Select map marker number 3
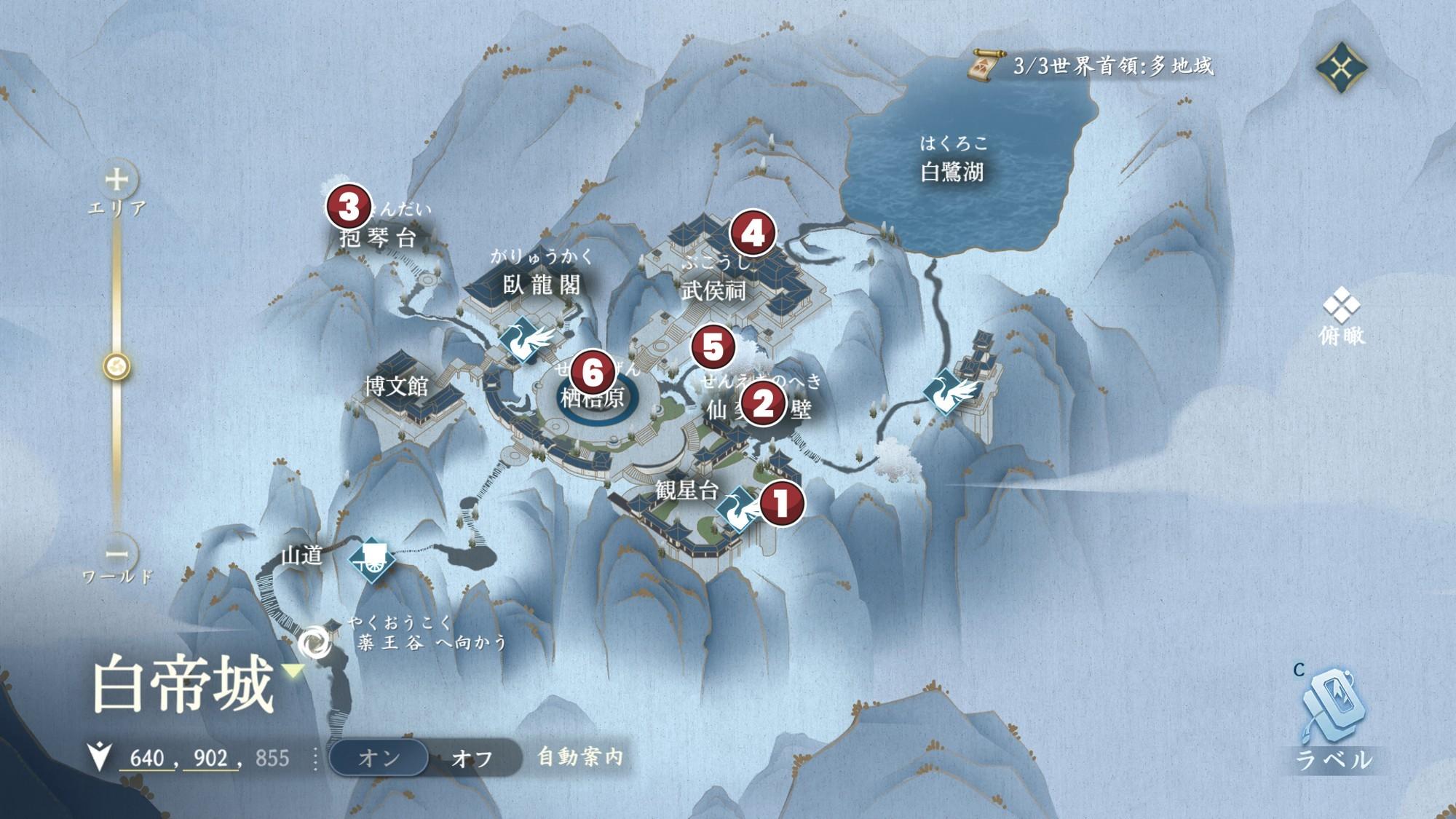This screenshot has width=1456, height=819. click(x=349, y=207)
